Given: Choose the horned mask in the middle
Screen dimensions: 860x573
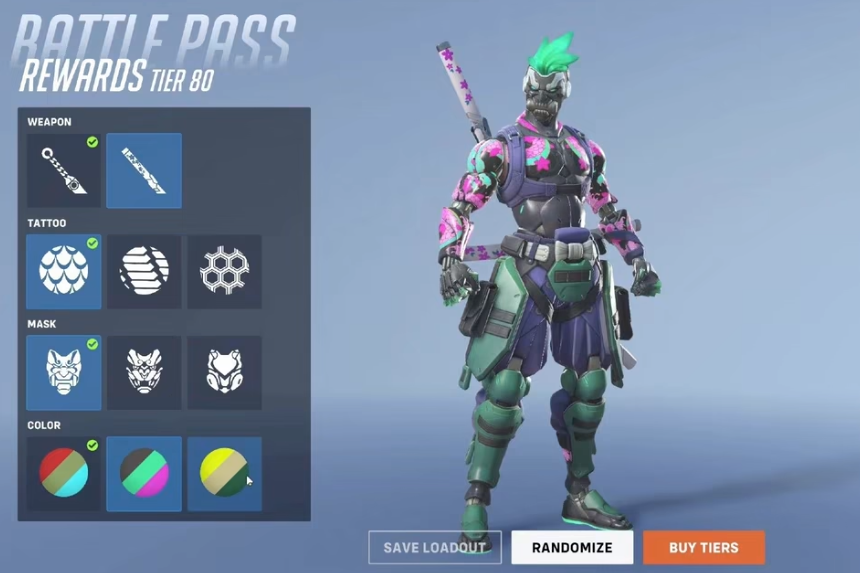Looking at the screenshot, I should tap(144, 373).
